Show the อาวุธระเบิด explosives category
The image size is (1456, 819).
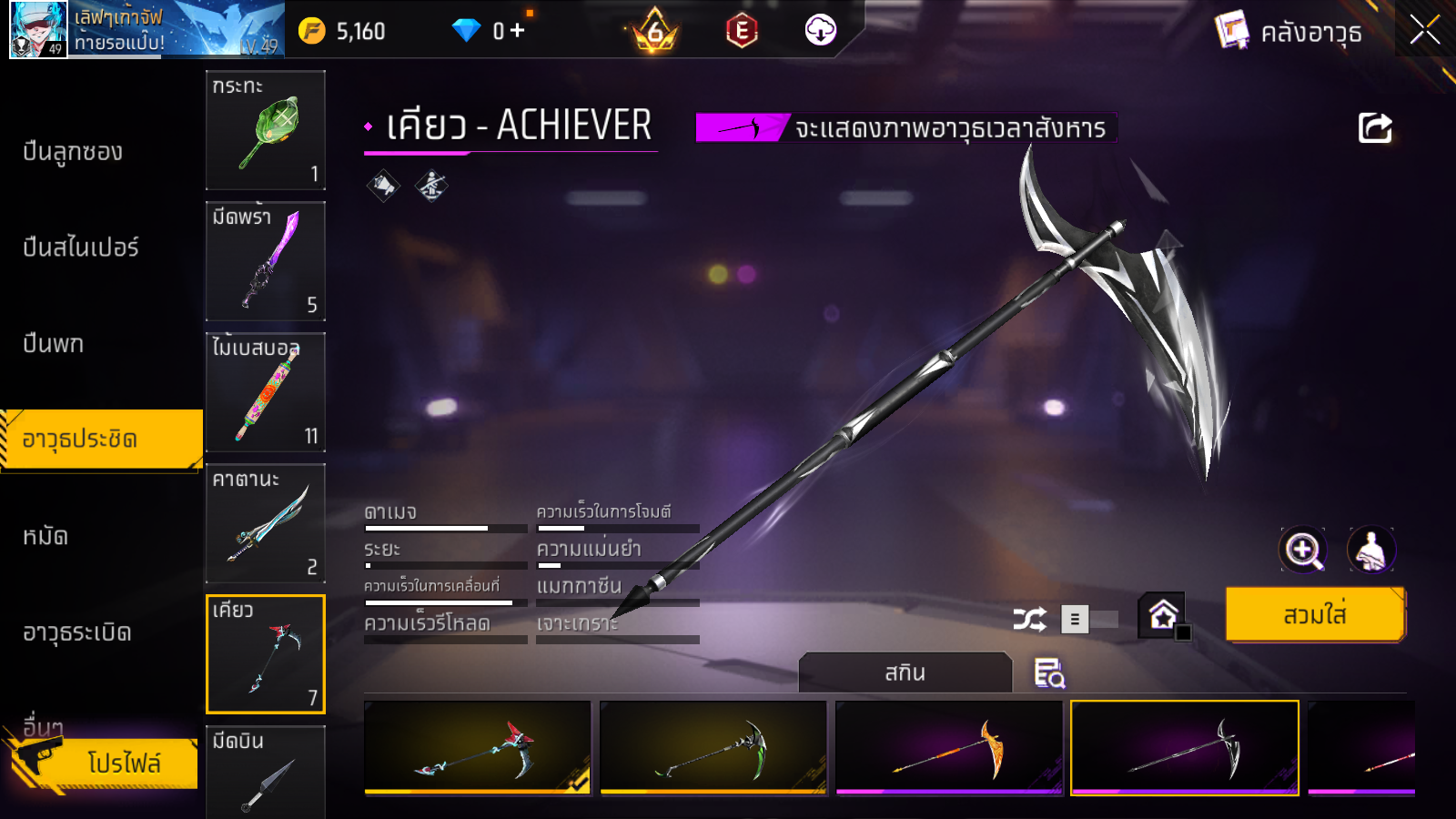[77, 632]
